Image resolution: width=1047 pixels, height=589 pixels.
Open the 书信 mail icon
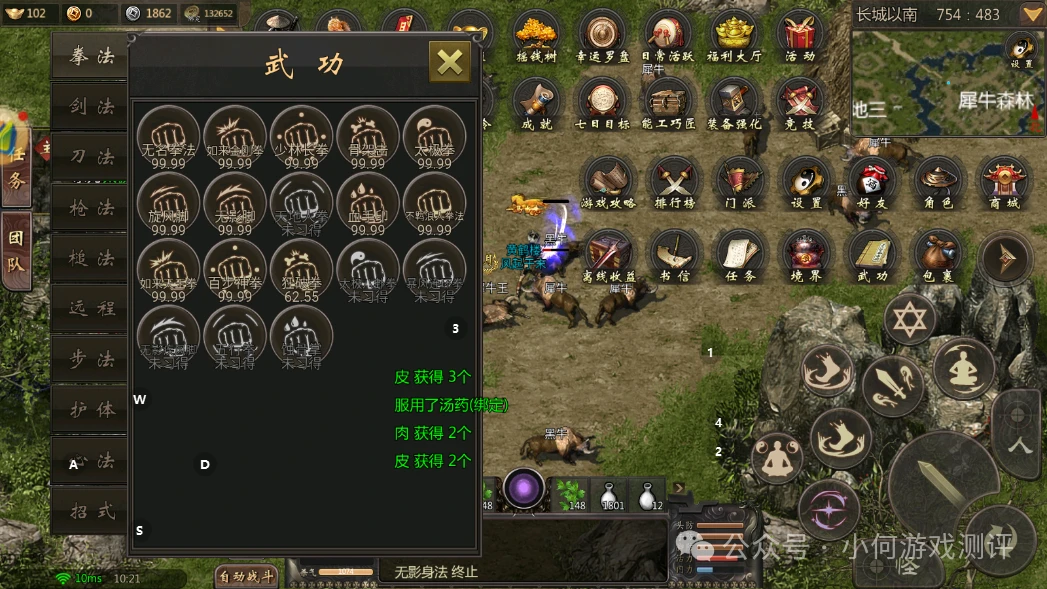tap(675, 256)
